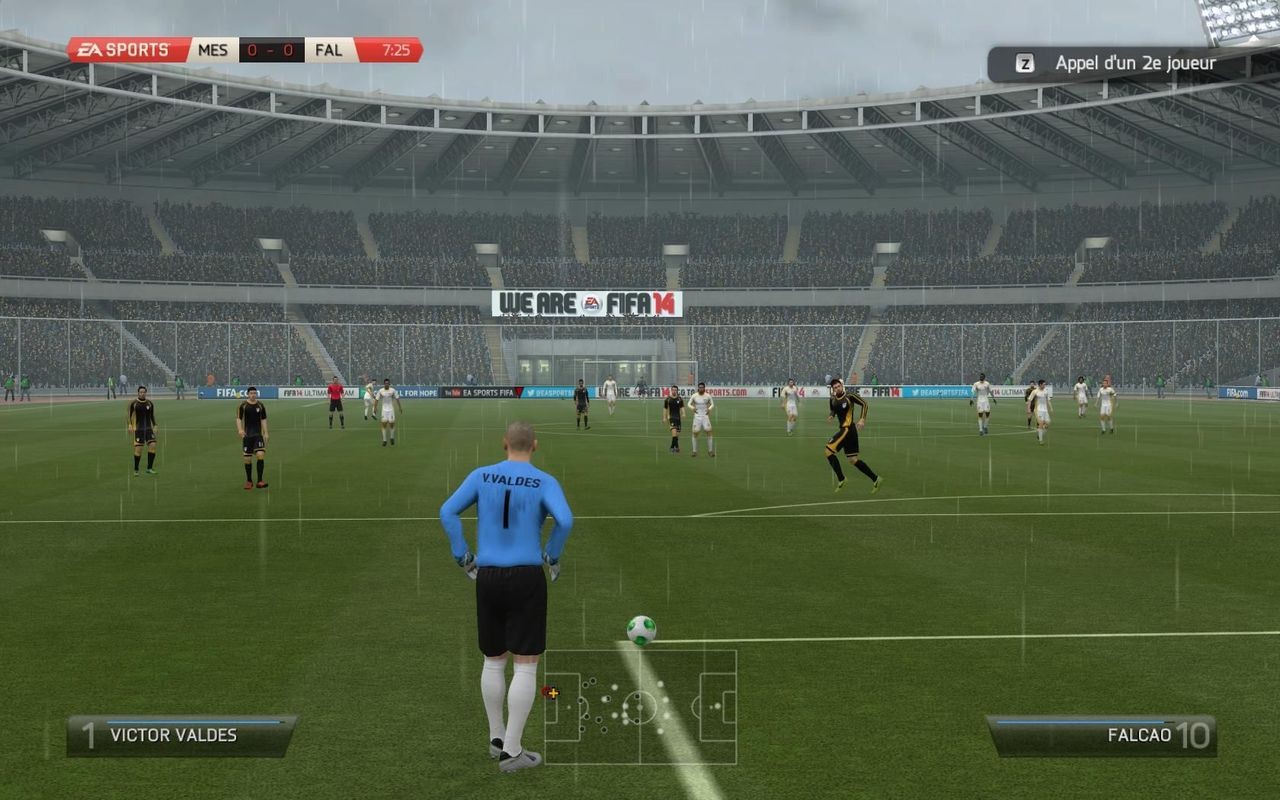Viewport: 1280px width, 800px height.
Task: Click the pitch radar minimap
Action: pyautogui.click(x=640, y=707)
